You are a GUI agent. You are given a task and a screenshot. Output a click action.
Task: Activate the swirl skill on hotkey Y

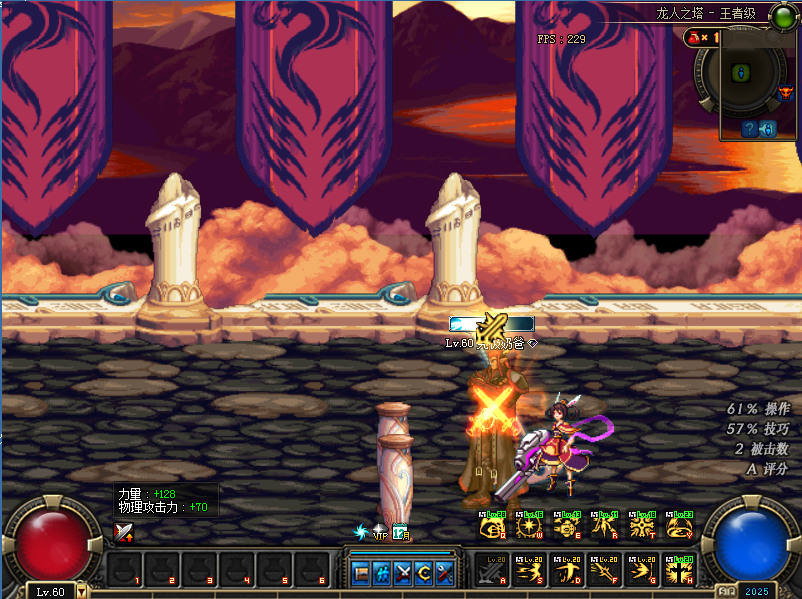tap(677, 525)
